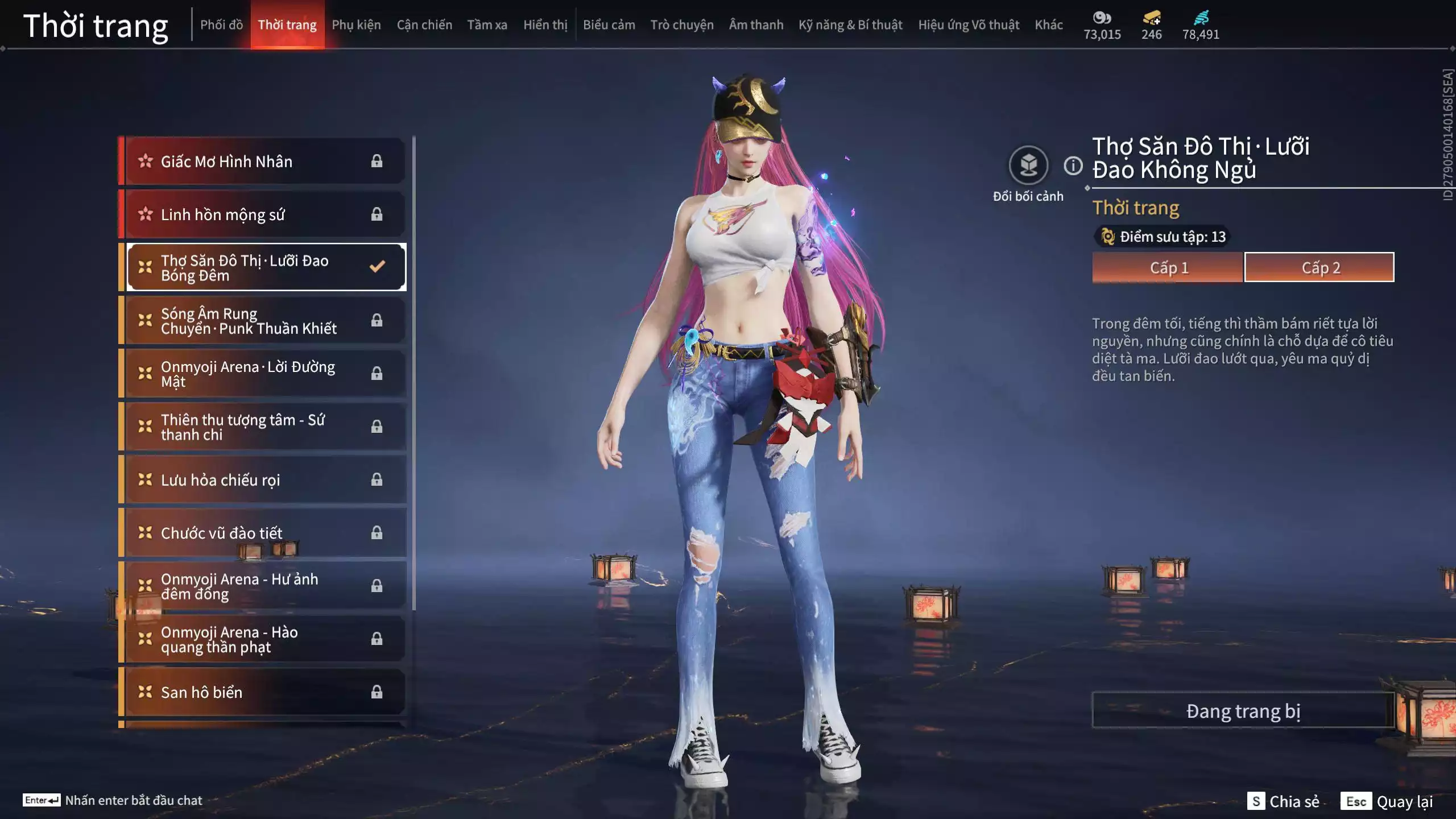
Task: Switch to the Biểu cảm tab
Action: tap(609, 25)
